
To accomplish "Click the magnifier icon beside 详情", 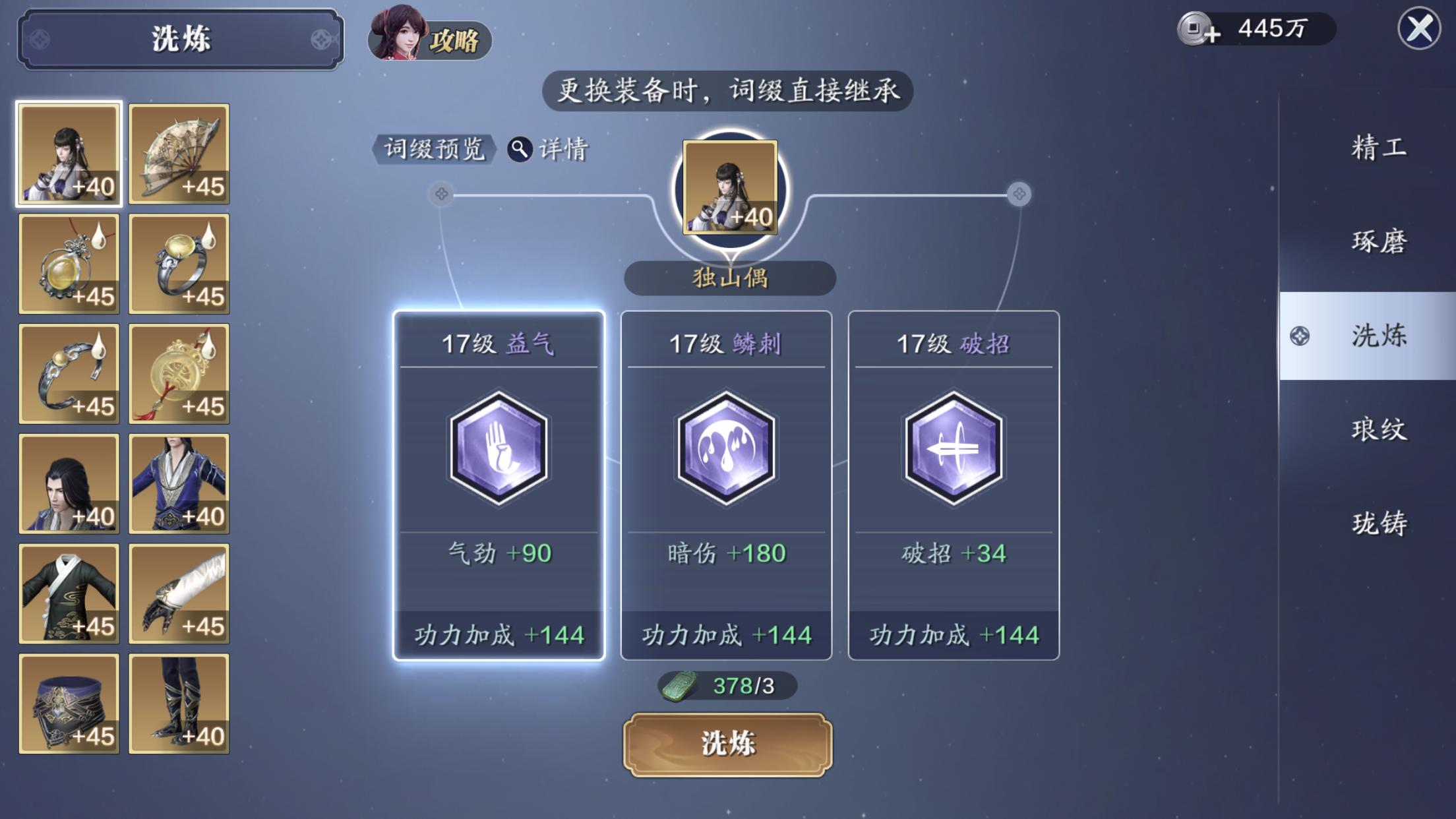I will point(520,149).
